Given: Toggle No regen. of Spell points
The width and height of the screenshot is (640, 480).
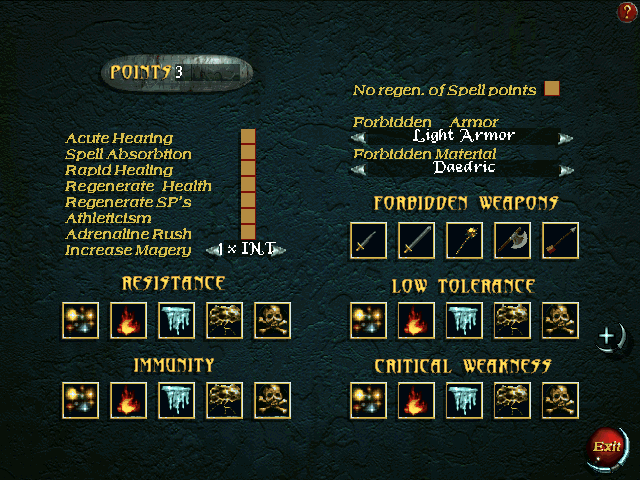Looking at the screenshot, I should pyautogui.click(x=551, y=89).
